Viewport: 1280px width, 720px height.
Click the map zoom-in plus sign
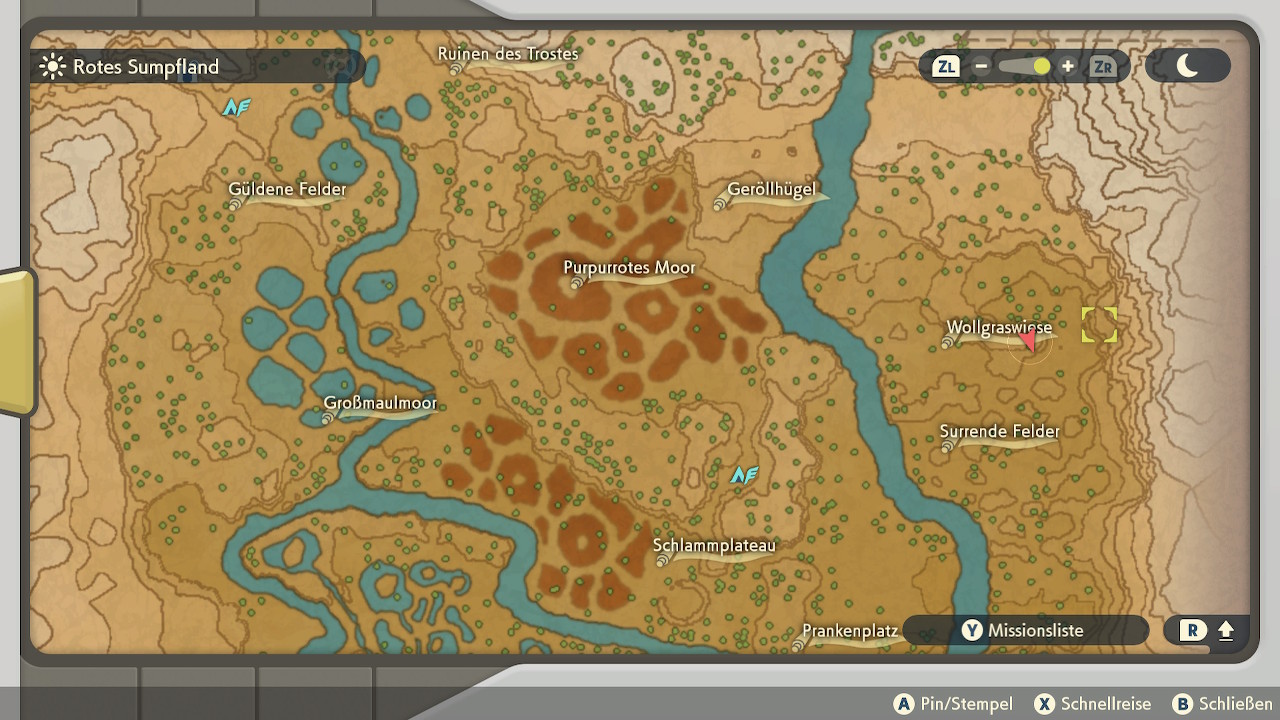[x=1068, y=67]
